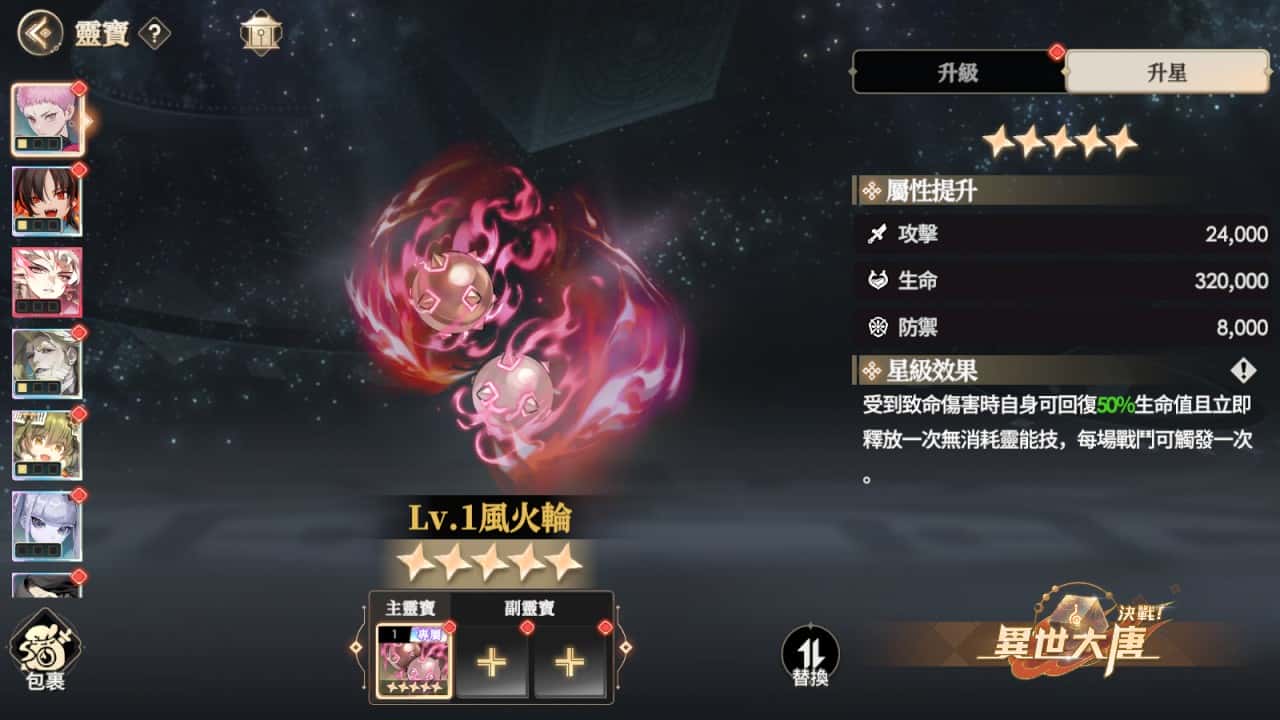Switch to the 升級 tab
This screenshot has width=1280, height=720.
pos(960,72)
